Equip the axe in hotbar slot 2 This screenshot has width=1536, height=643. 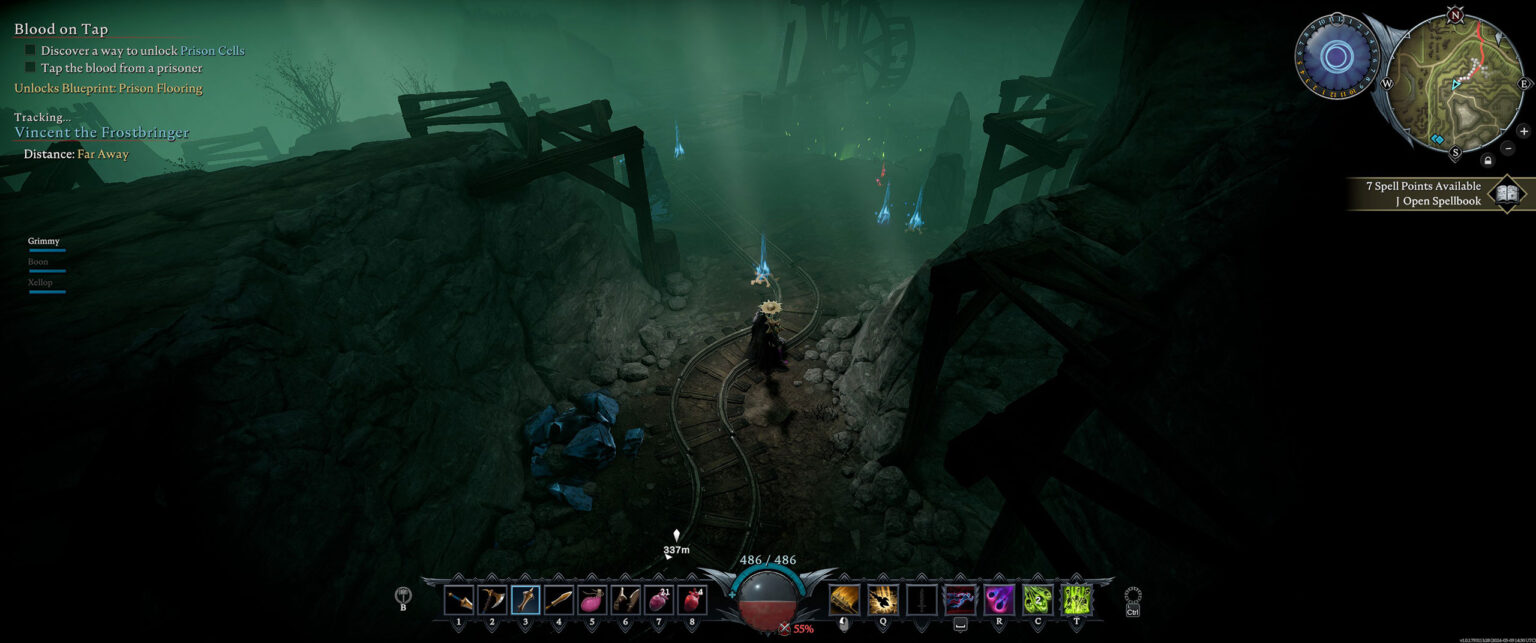click(x=492, y=599)
